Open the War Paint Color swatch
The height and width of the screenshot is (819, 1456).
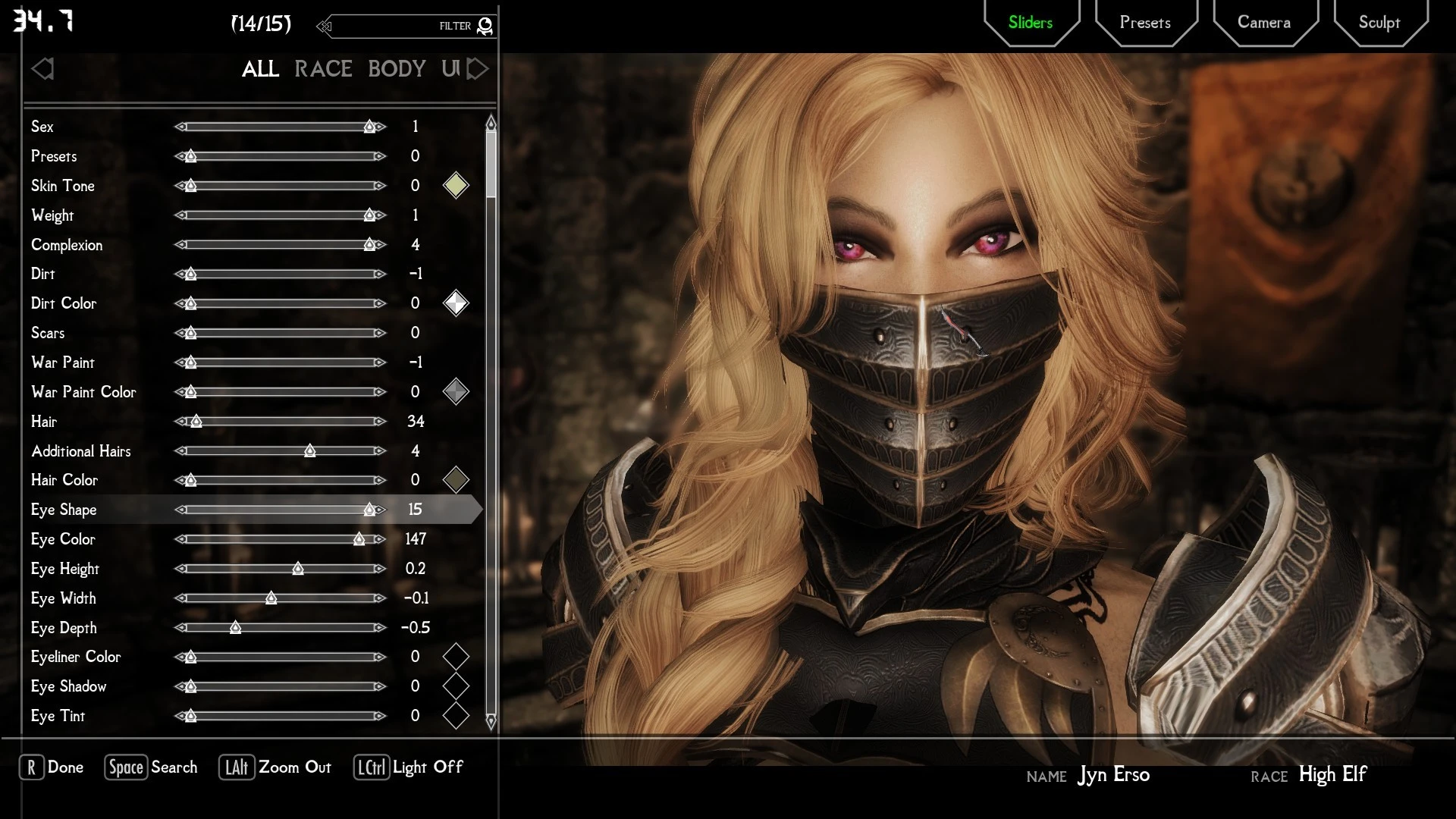(456, 391)
